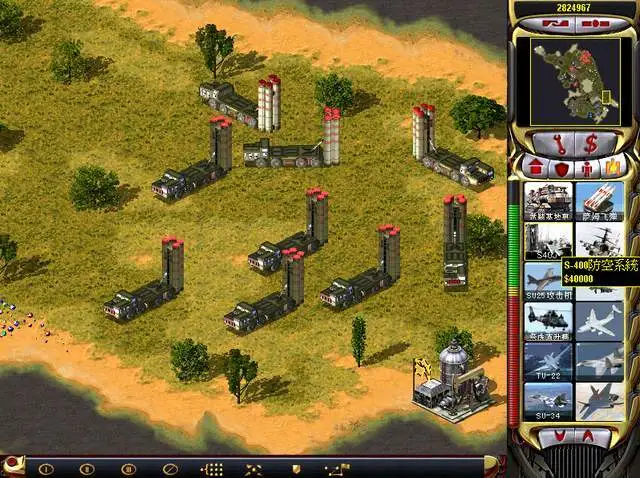
Task: Switch to the infantry production tab
Action: point(586,166)
